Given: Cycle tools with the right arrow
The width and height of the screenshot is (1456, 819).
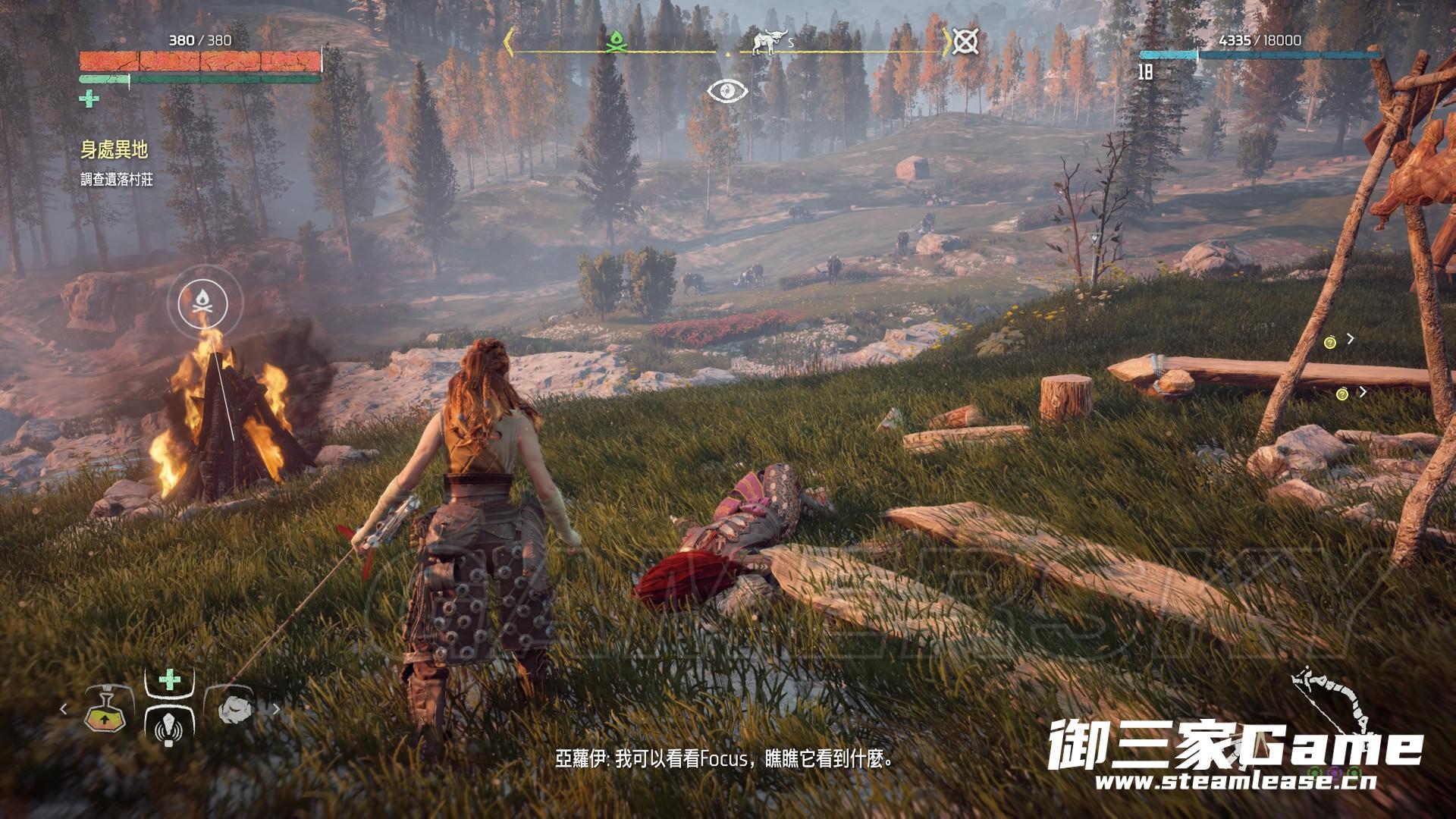Looking at the screenshot, I should tap(276, 710).
